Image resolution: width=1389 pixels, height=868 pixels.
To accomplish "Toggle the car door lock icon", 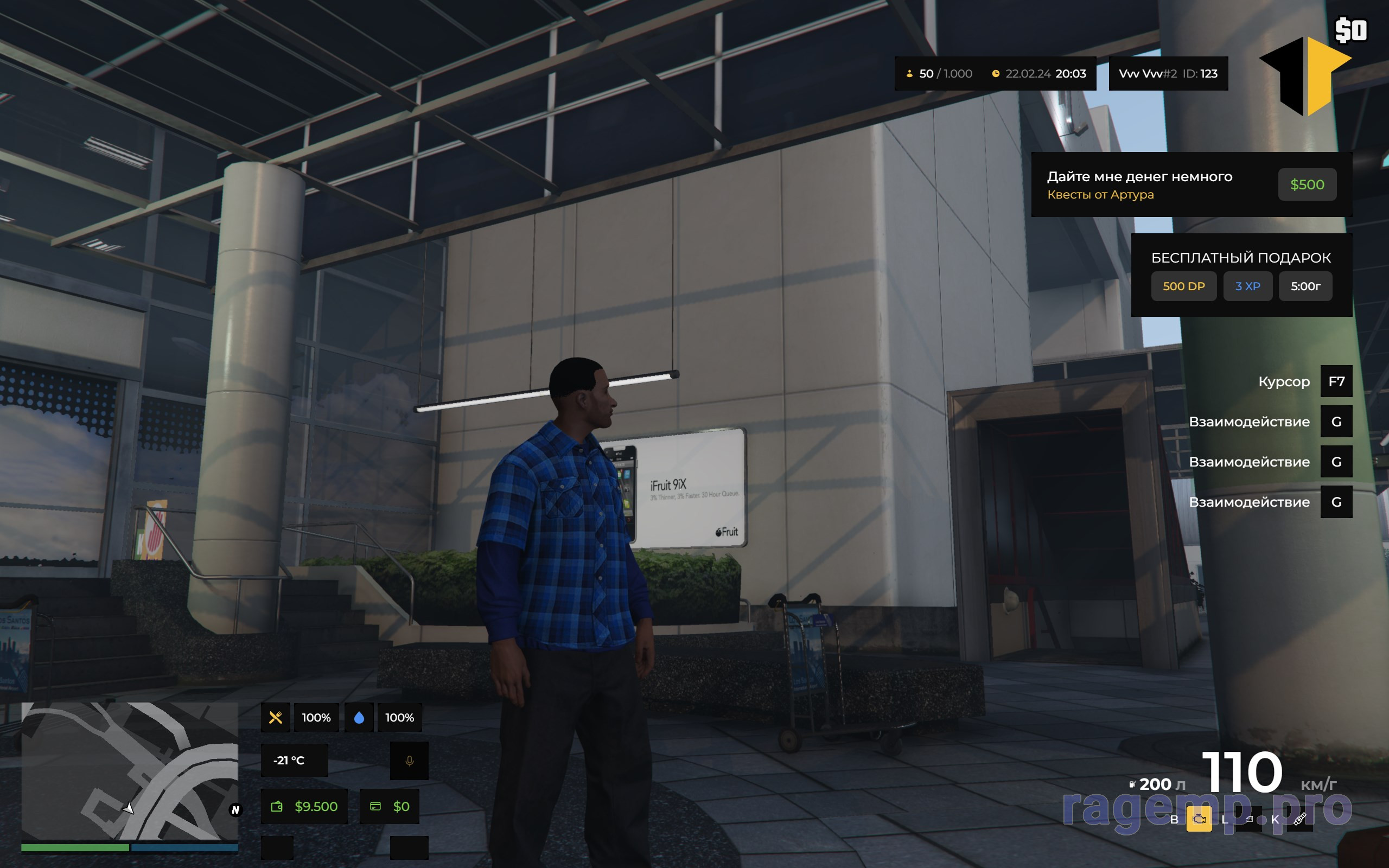I will [x=1249, y=819].
